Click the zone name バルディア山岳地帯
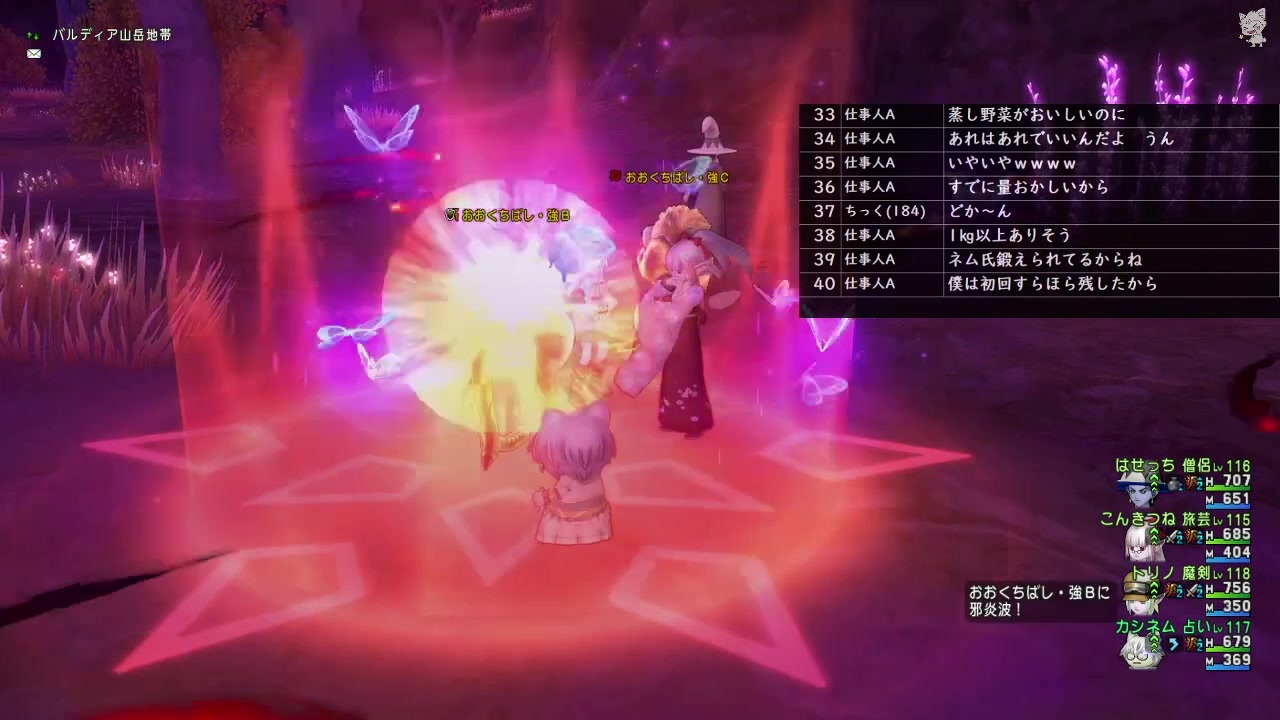The image size is (1280, 720). click(113, 33)
